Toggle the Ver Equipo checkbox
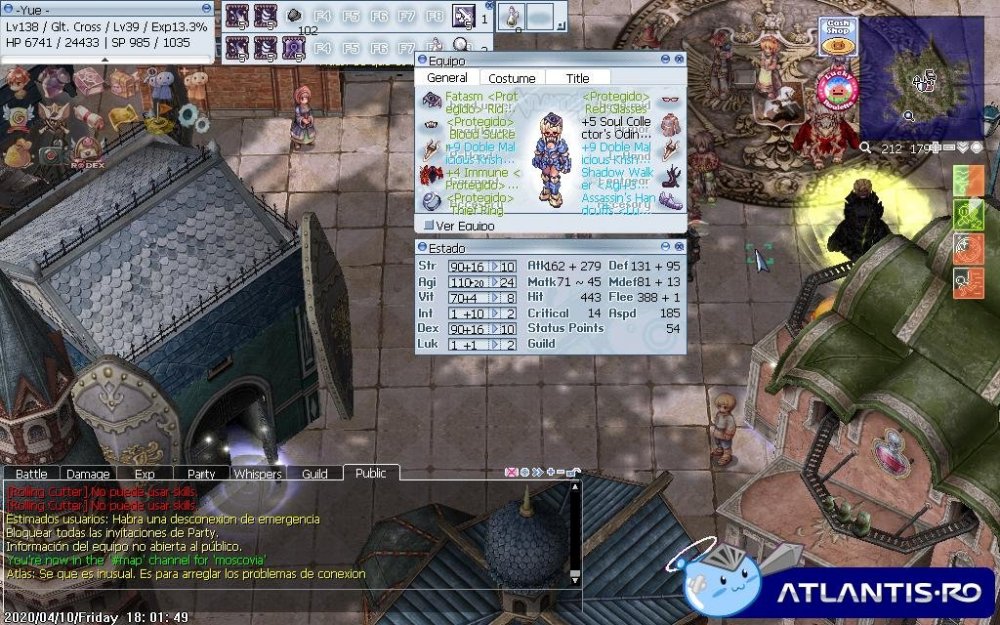Image resolution: width=1000 pixels, height=625 pixels. tap(429, 226)
